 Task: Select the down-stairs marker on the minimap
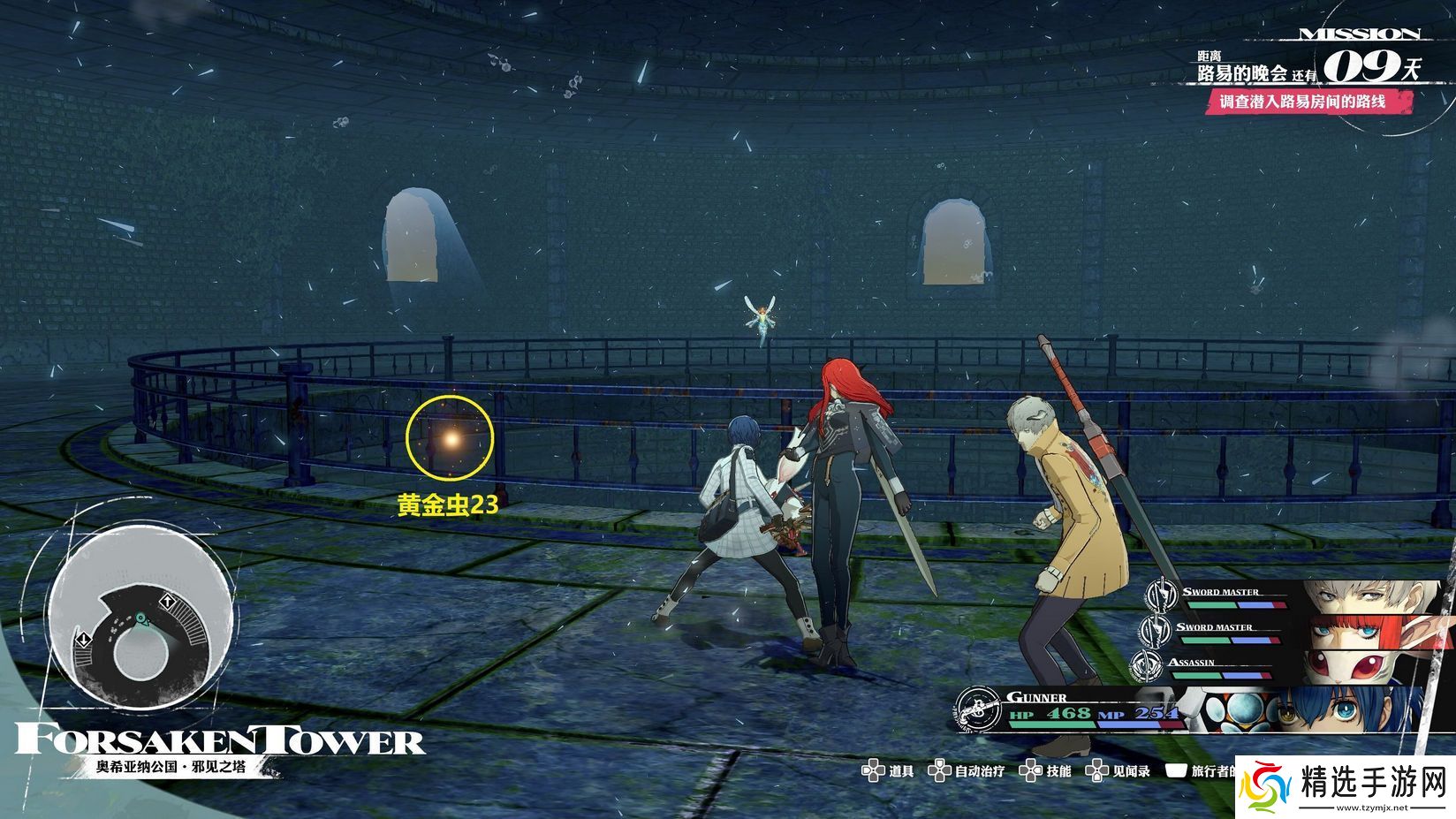[82, 639]
